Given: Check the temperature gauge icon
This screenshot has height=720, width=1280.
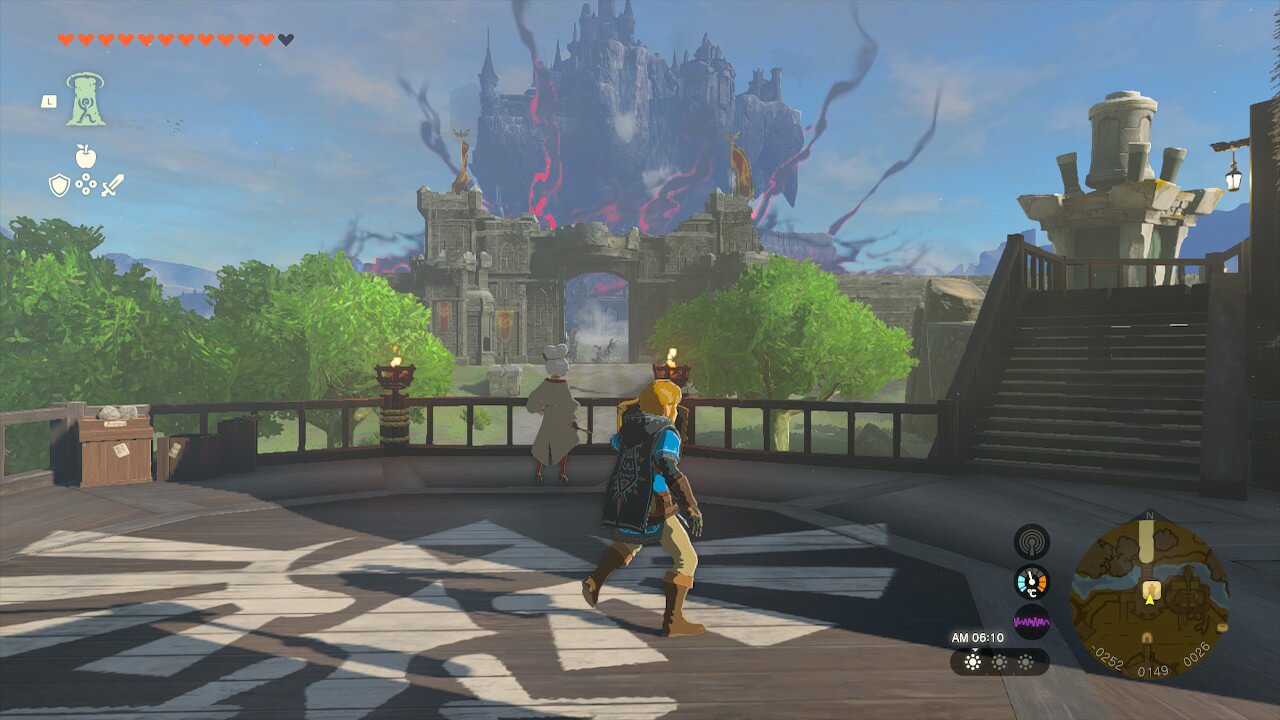Looking at the screenshot, I should click(1031, 581).
